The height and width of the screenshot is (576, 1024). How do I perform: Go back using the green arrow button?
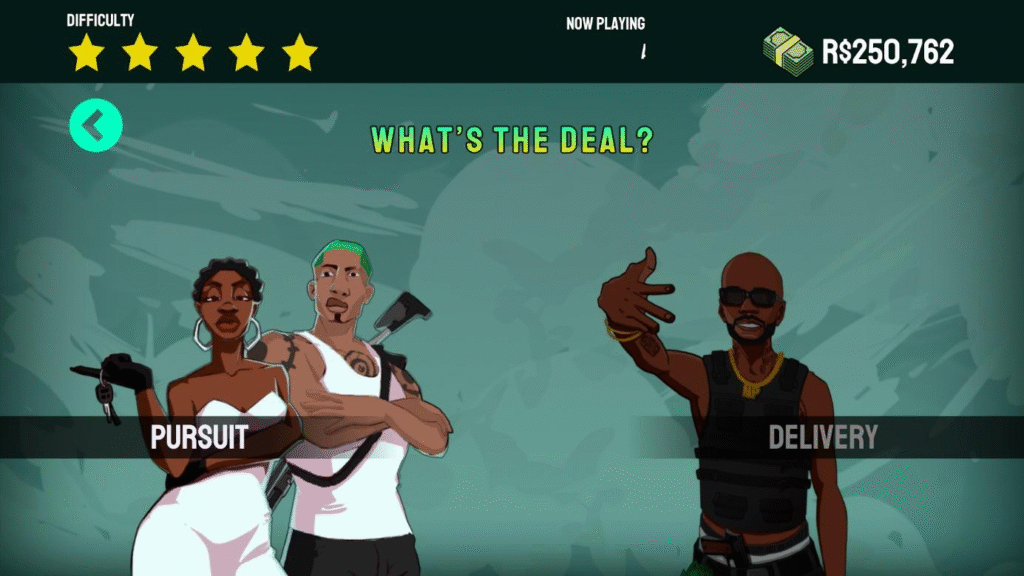pos(96,127)
